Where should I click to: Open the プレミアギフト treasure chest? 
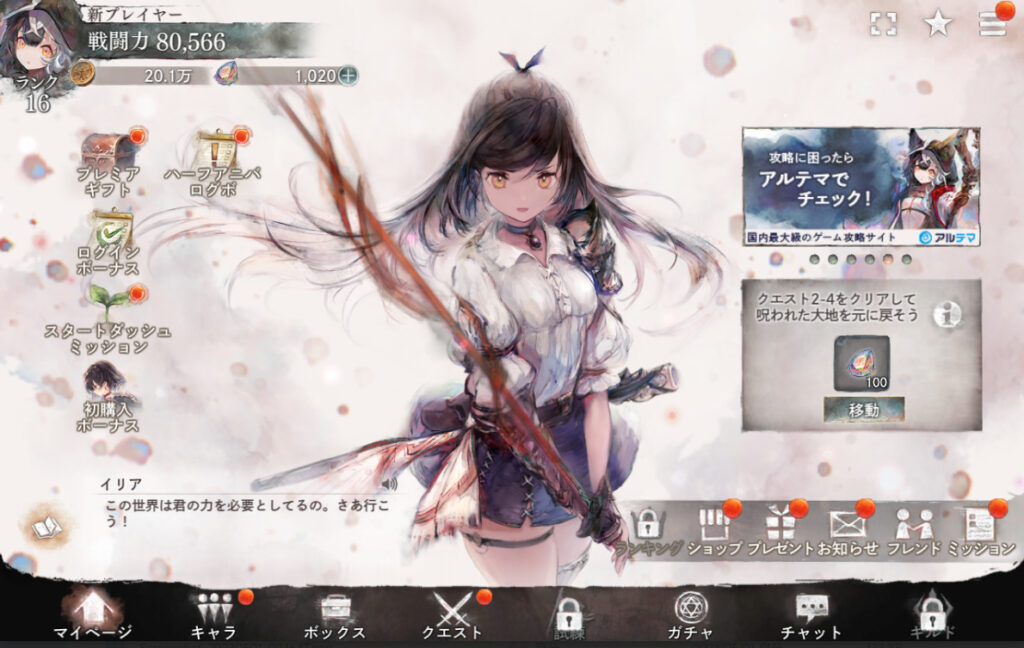(x=110, y=155)
